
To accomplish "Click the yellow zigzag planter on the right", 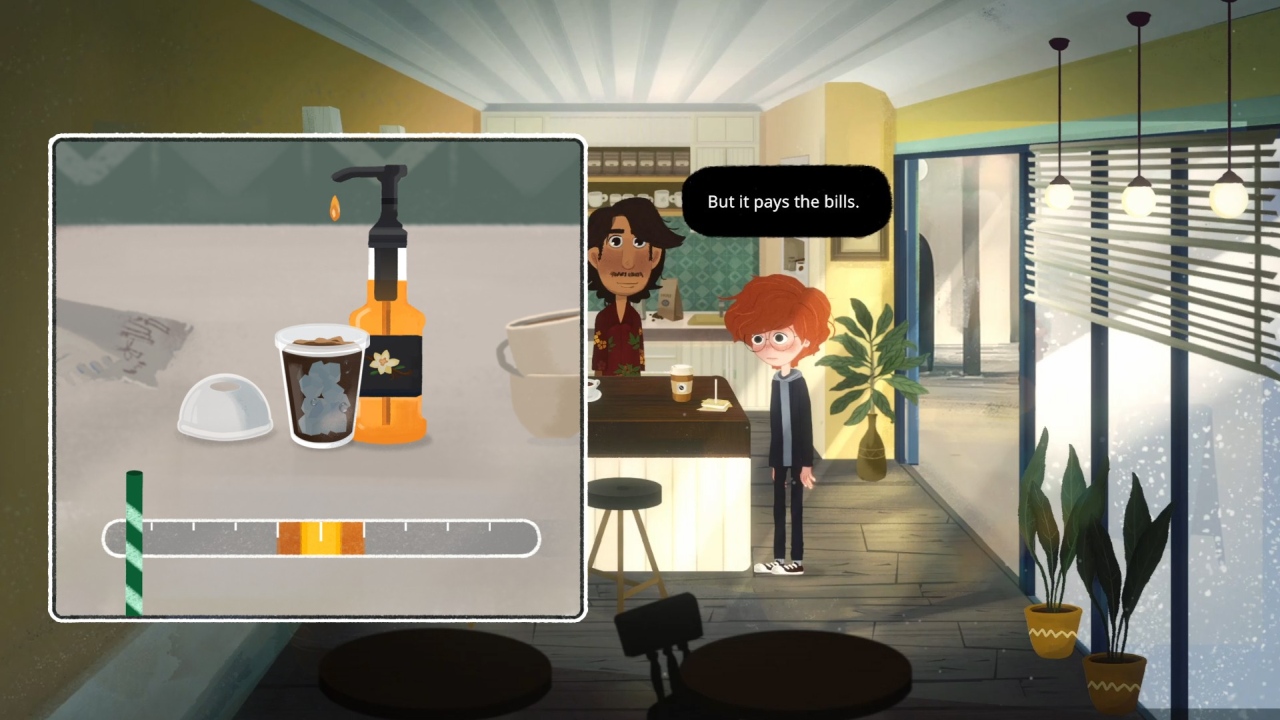I will [x=1053, y=630].
